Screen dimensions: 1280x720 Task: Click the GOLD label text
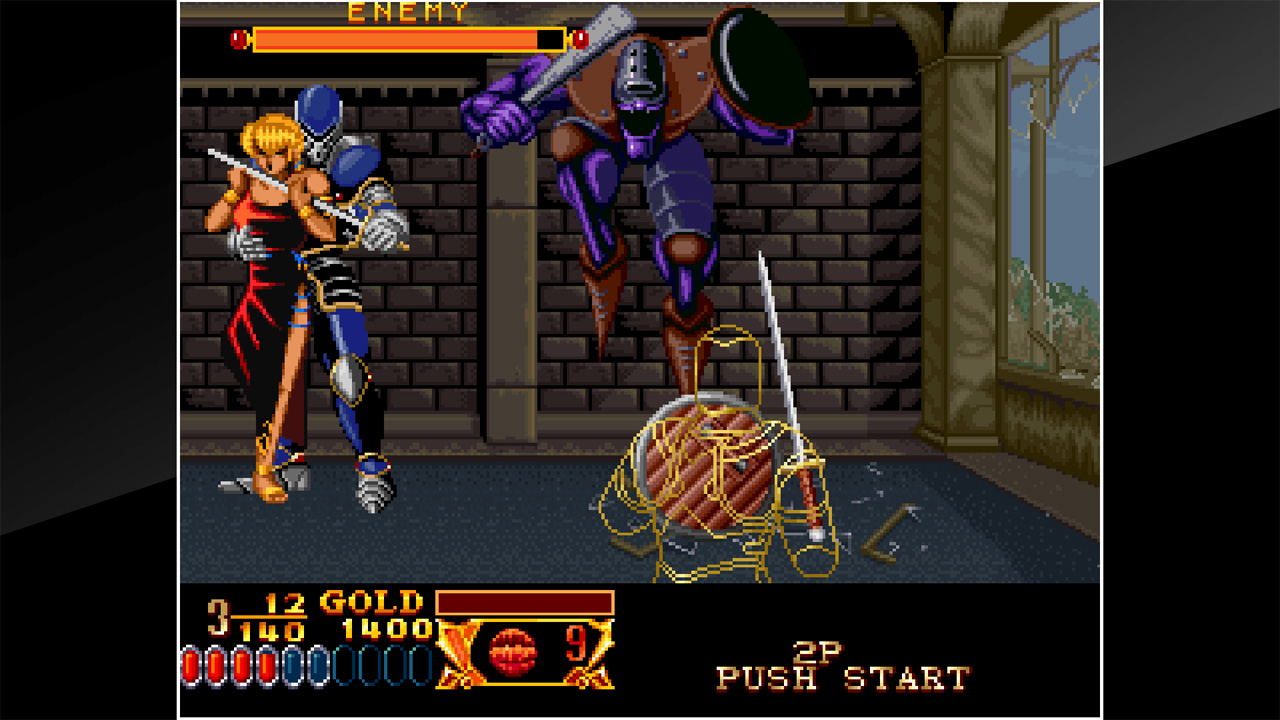coord(369,605)
